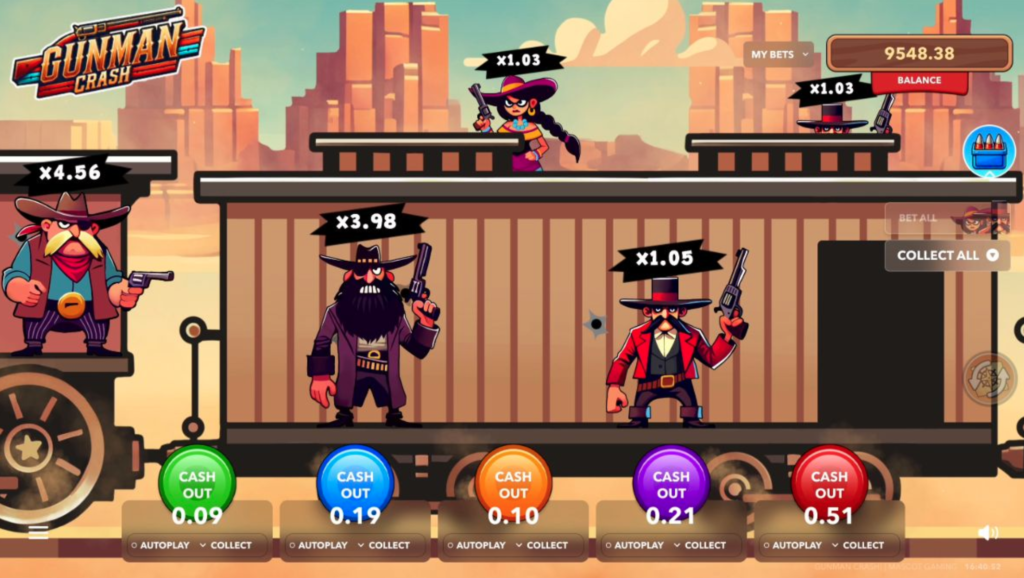Image resolution: width=1024 pixels, height=578 pixels.
Task: Enable Autoplay under the green bet
Action: (x=160, y=545)
